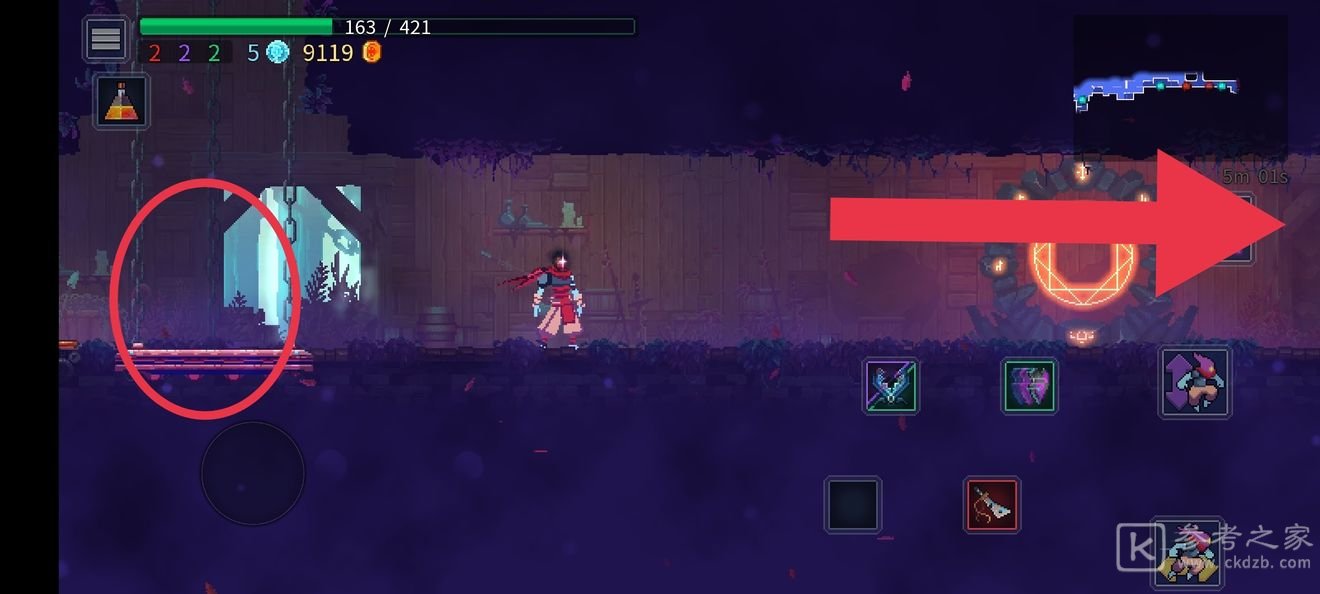Image resolution: width=1320 pixels, height=594 pixels.
Task: Touch the round virtual joystick pad
Action: [x=252, y=474]
